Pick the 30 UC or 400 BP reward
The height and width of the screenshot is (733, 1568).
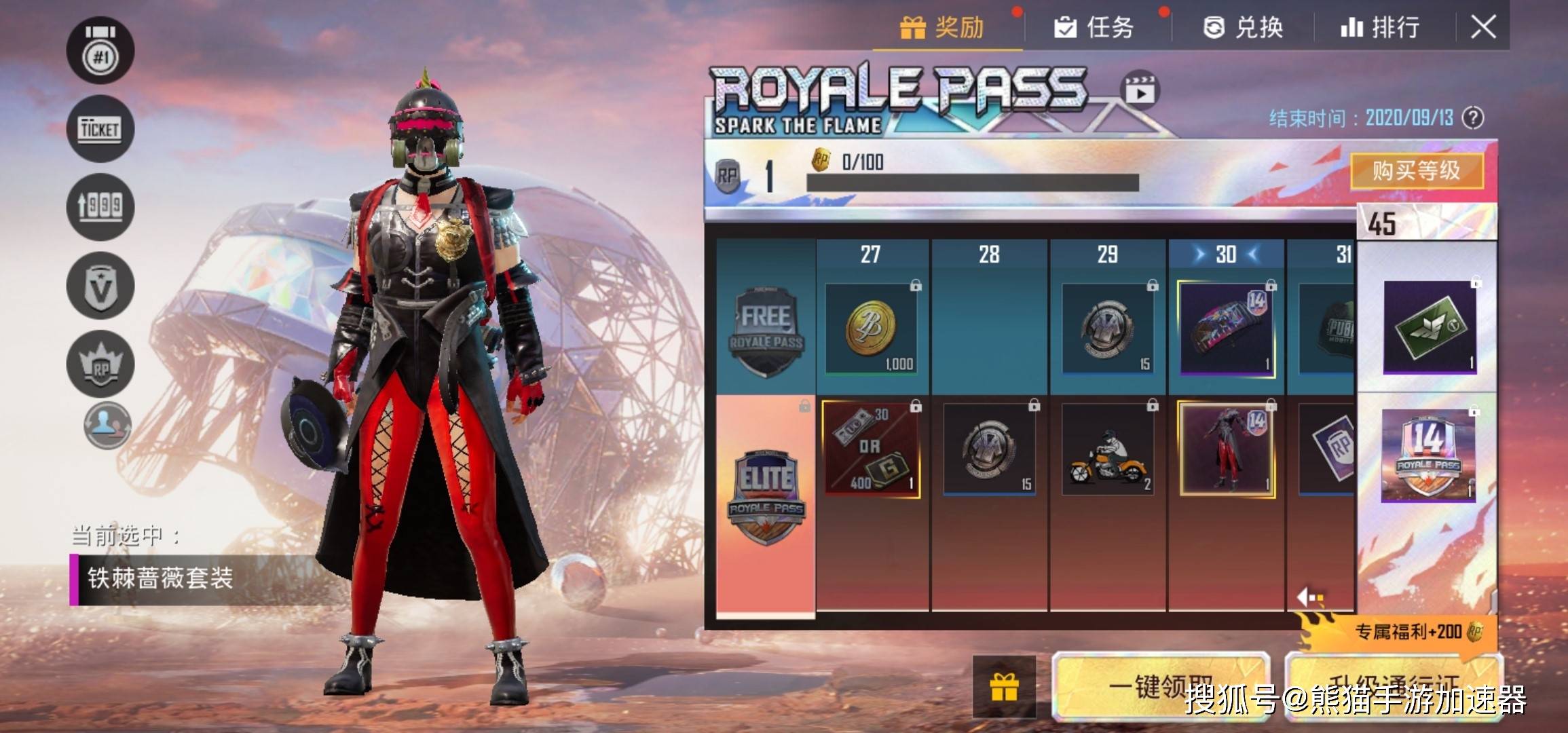point(871,449)
